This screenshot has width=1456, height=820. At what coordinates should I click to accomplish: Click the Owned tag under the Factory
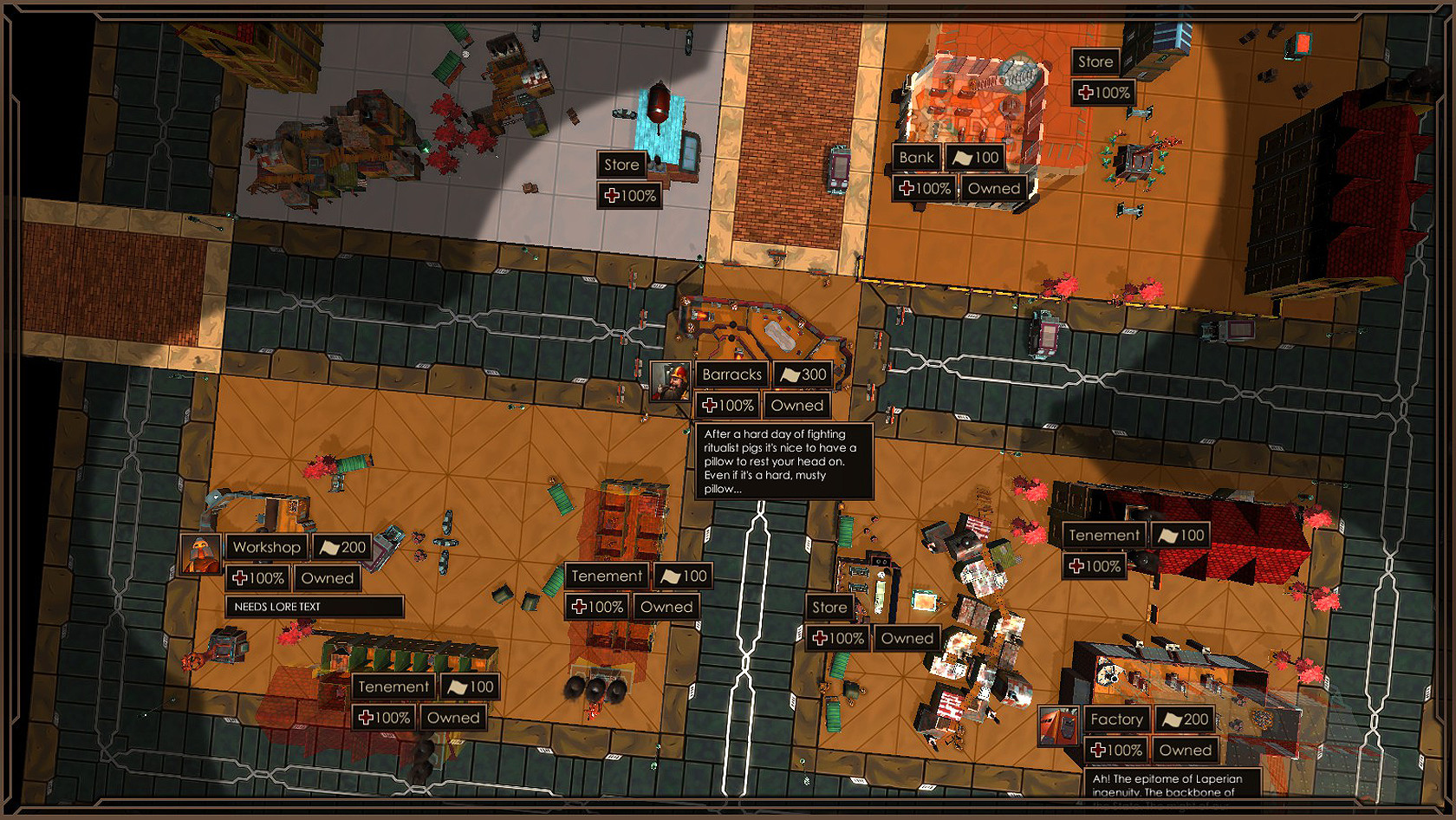pyautogui.click(x=1185, y=751)
